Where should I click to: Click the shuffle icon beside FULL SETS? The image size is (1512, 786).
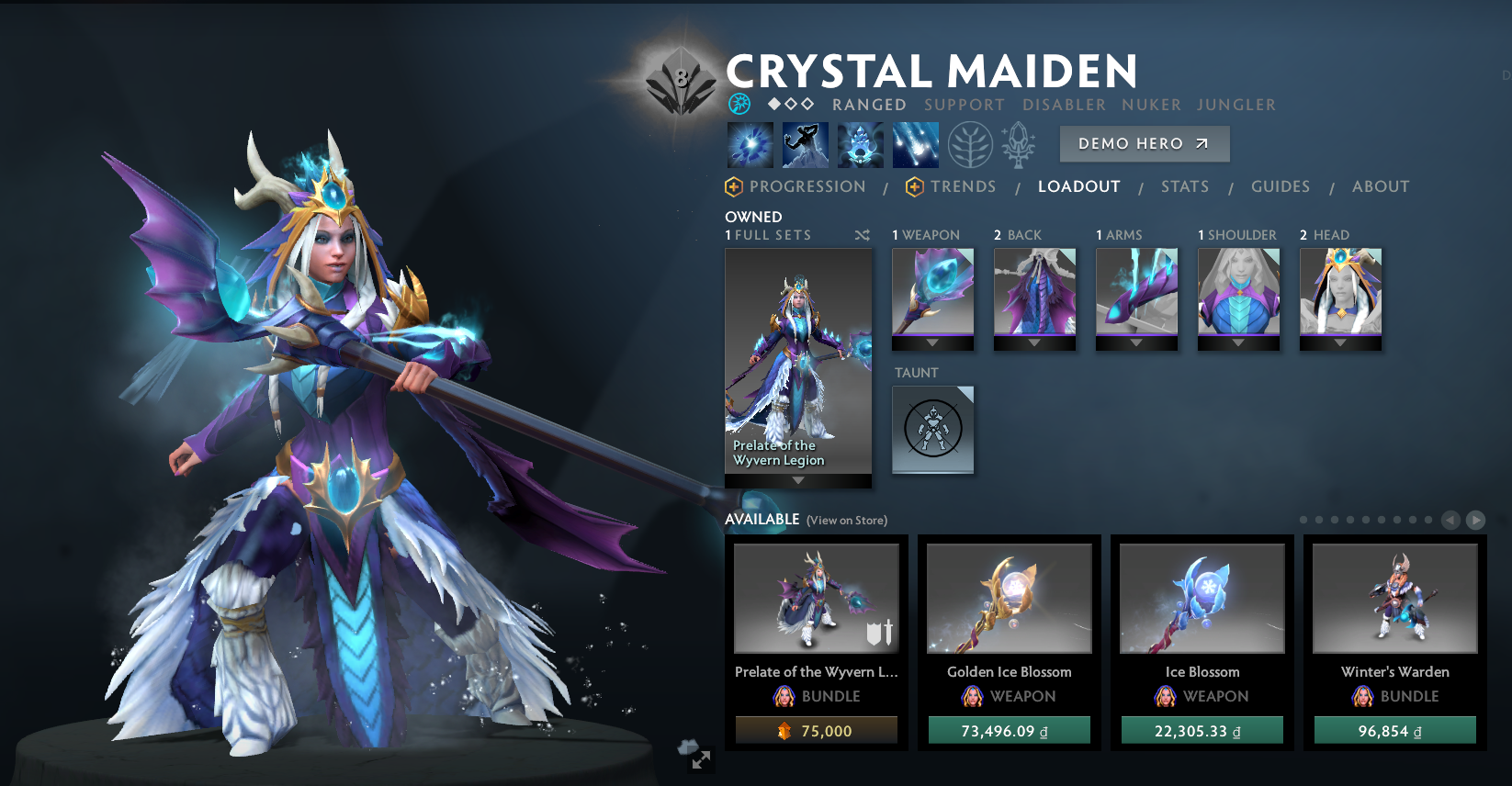coord(862,235)
